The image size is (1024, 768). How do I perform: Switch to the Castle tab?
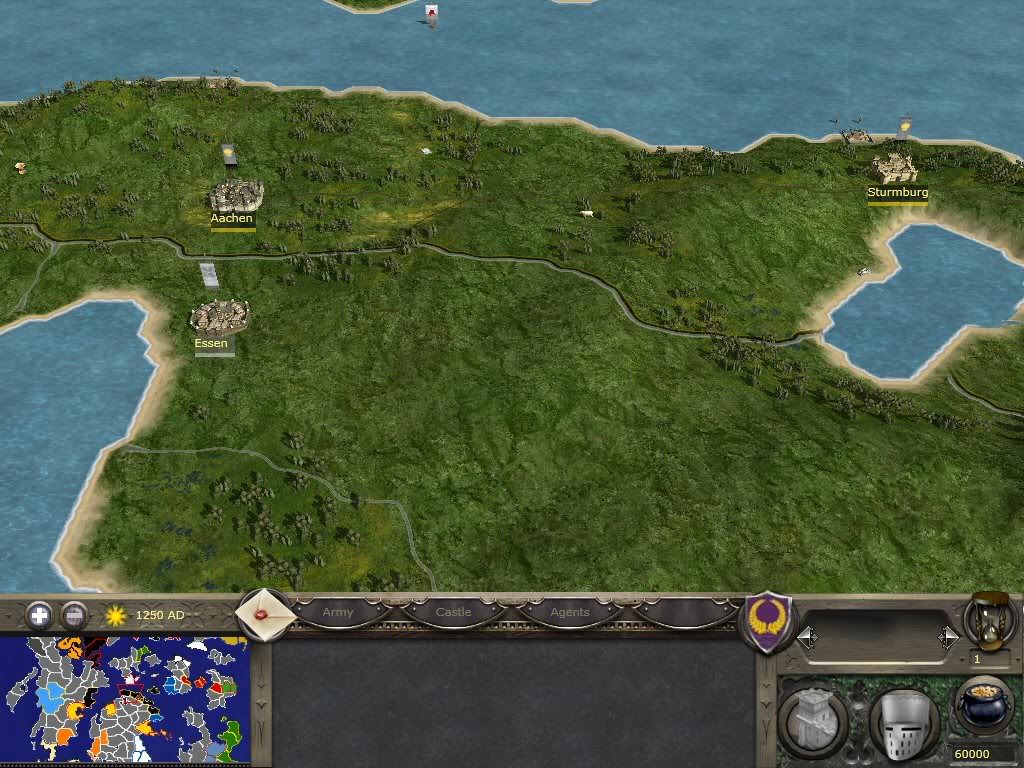tap(453, 612)
